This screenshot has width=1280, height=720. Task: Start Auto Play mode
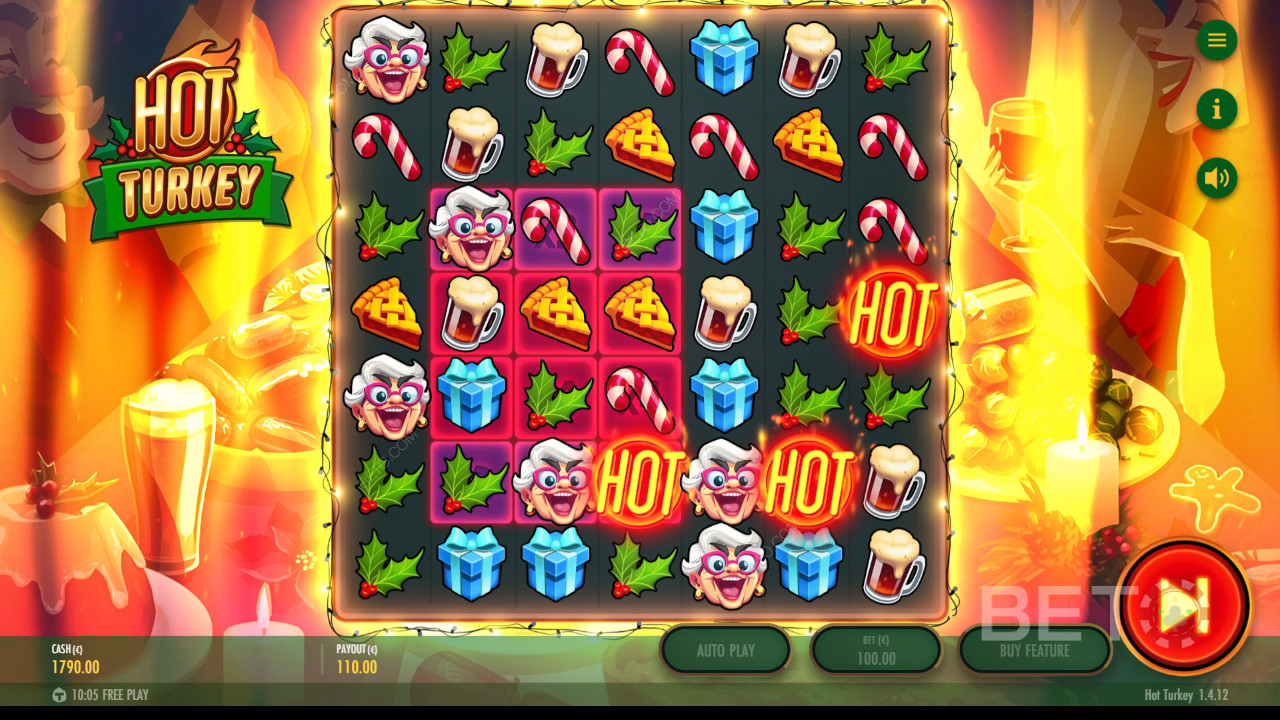point(726,650)
